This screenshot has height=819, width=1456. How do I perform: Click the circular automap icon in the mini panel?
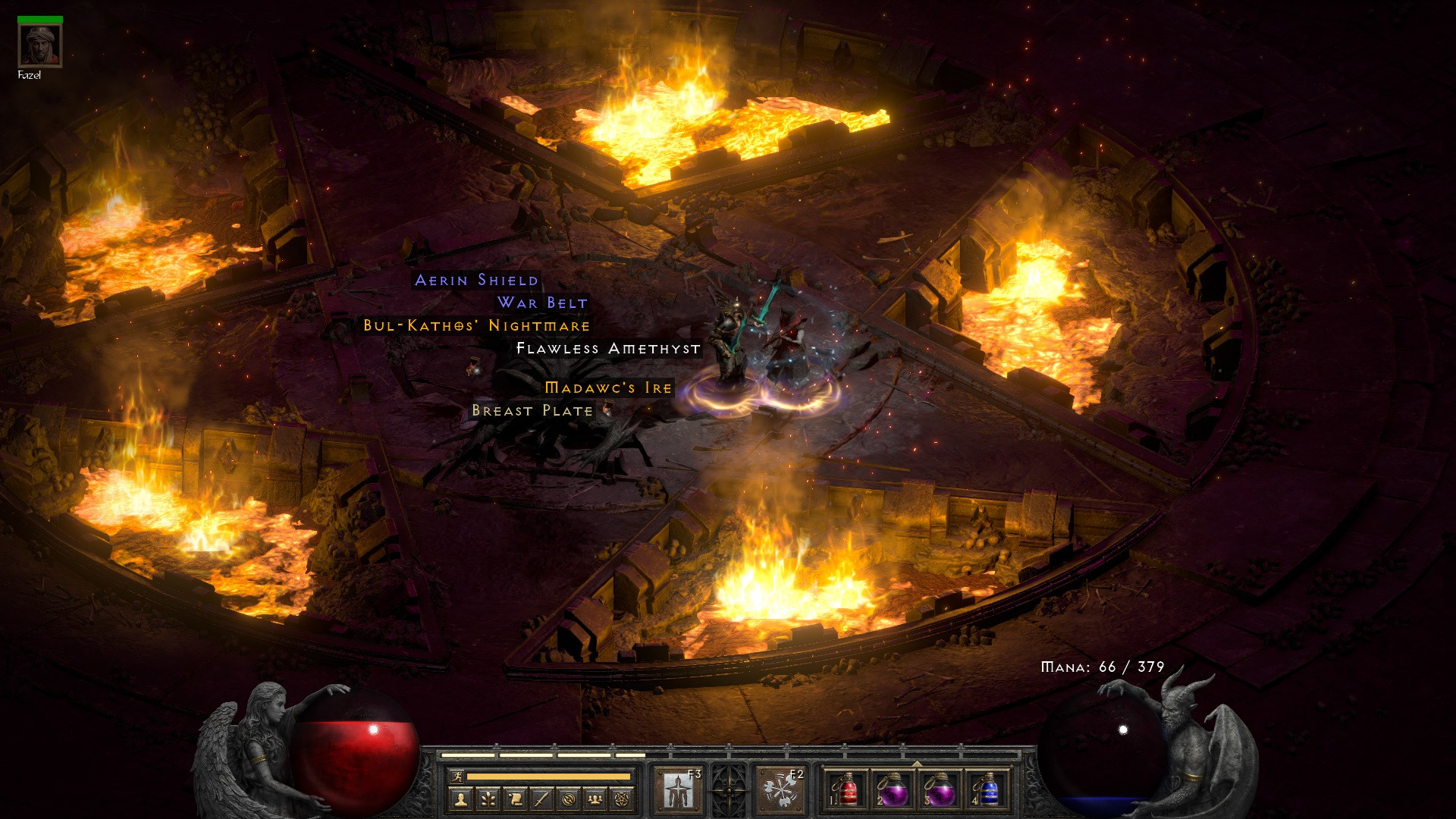pyautogui.click(x=567, y=800)
